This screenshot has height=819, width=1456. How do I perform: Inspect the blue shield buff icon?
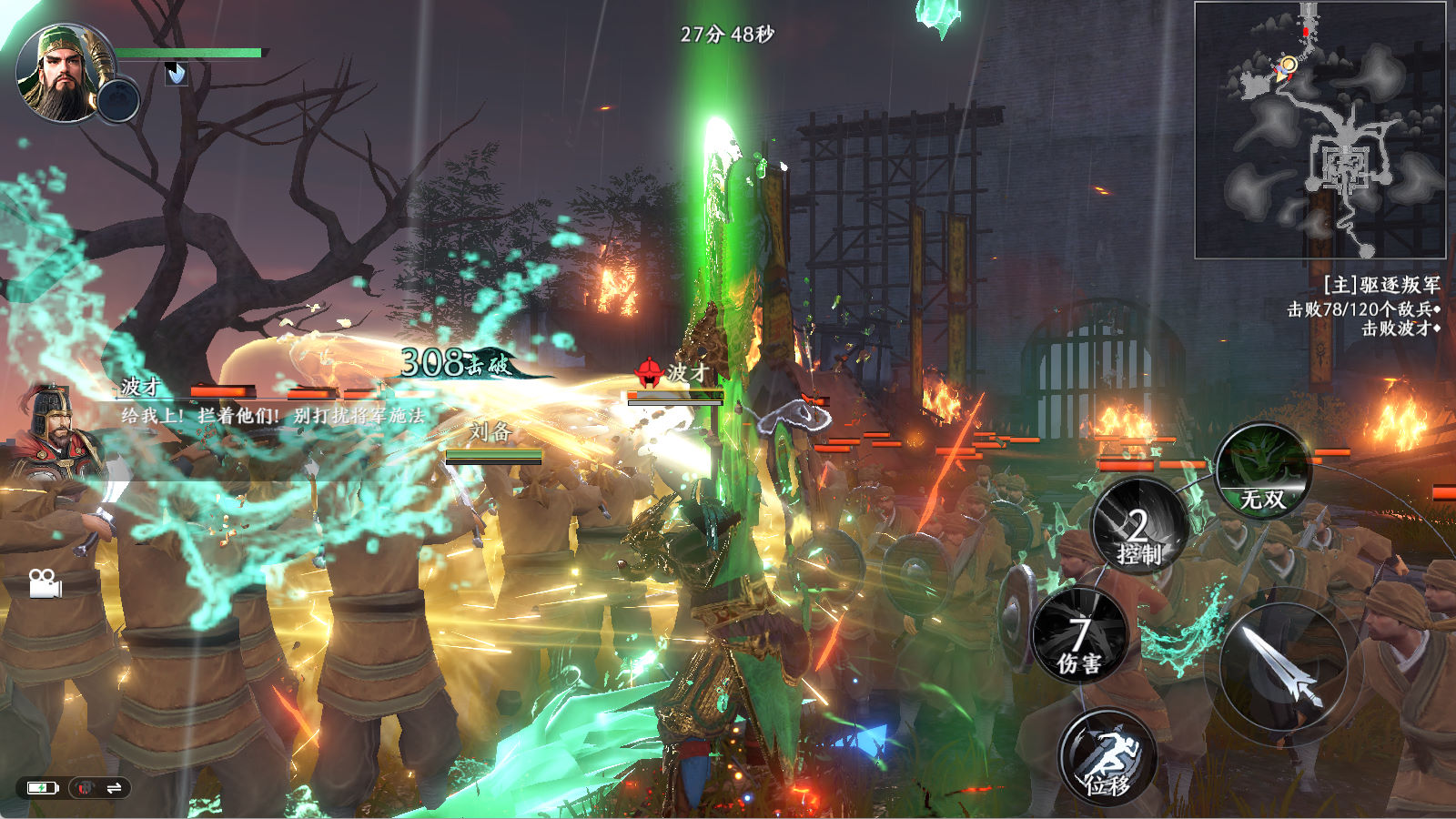point(177,73)
